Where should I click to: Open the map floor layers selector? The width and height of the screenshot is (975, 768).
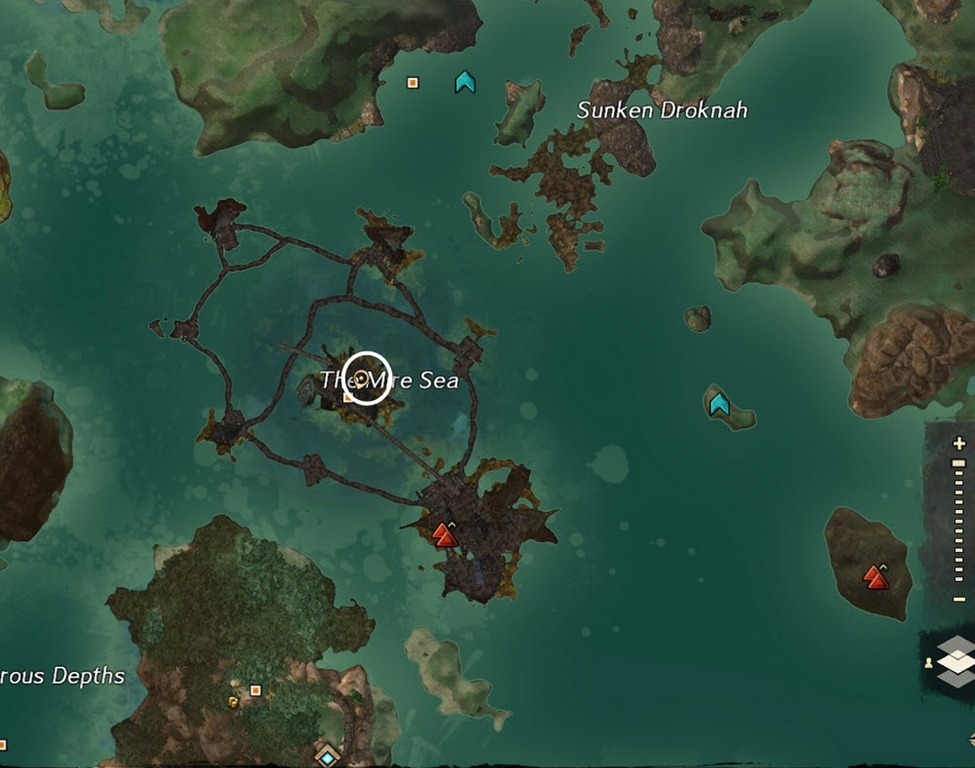point(957,662)
